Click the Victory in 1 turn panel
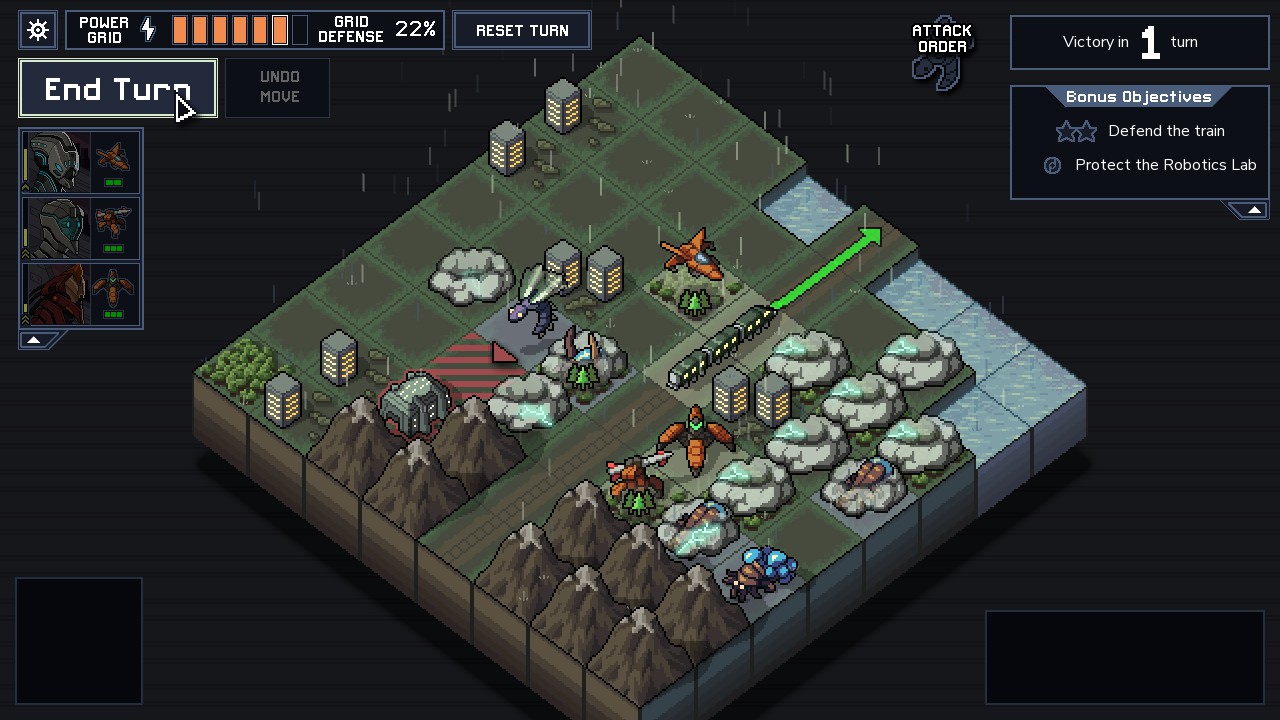 (x=1139, y=42)
